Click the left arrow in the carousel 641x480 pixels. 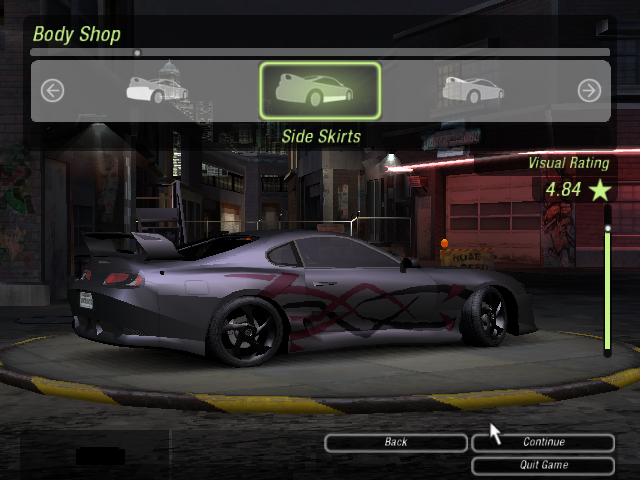[52, 91]
